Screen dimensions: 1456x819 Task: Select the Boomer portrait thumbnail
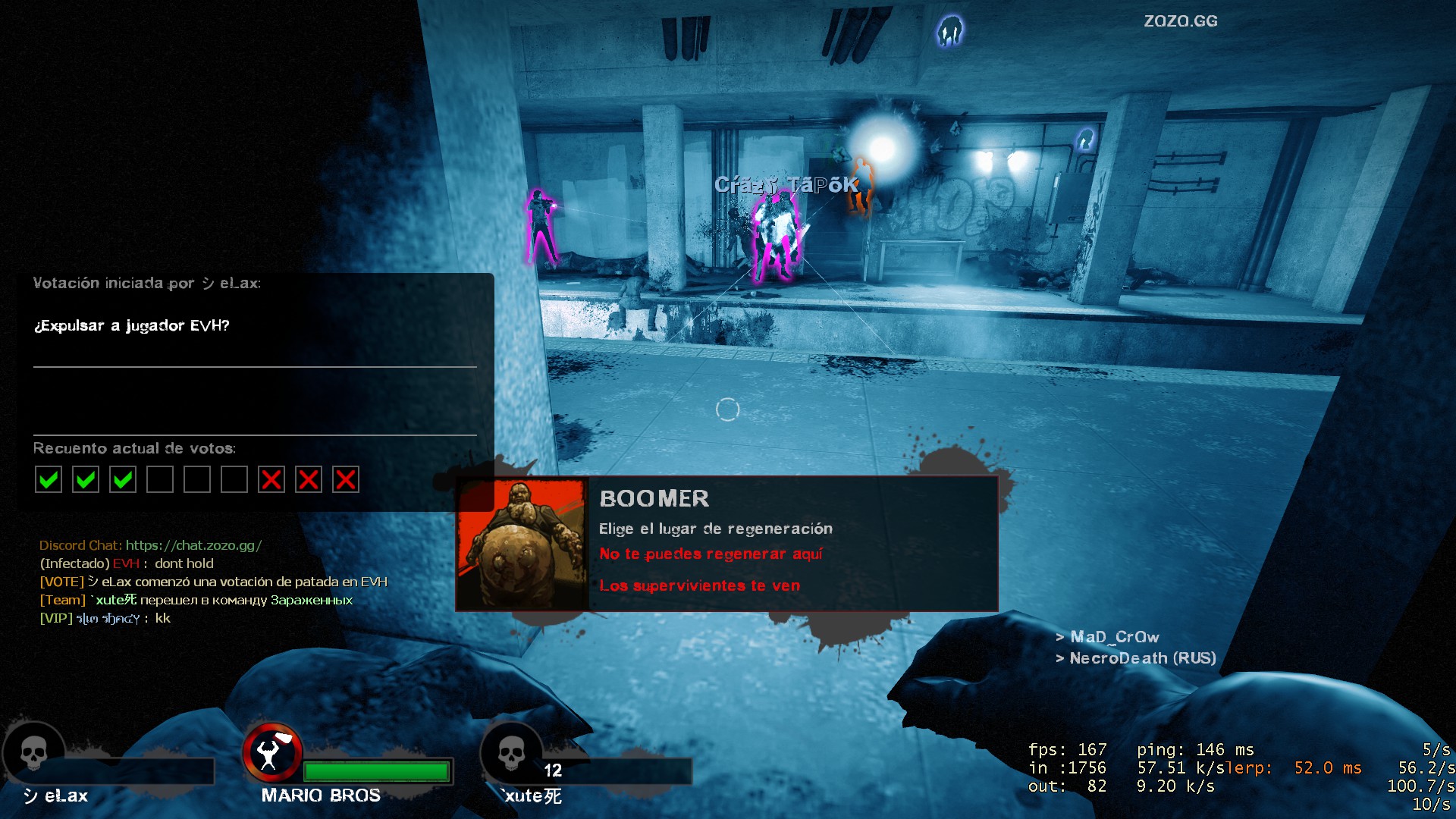(x=522, y=543)
